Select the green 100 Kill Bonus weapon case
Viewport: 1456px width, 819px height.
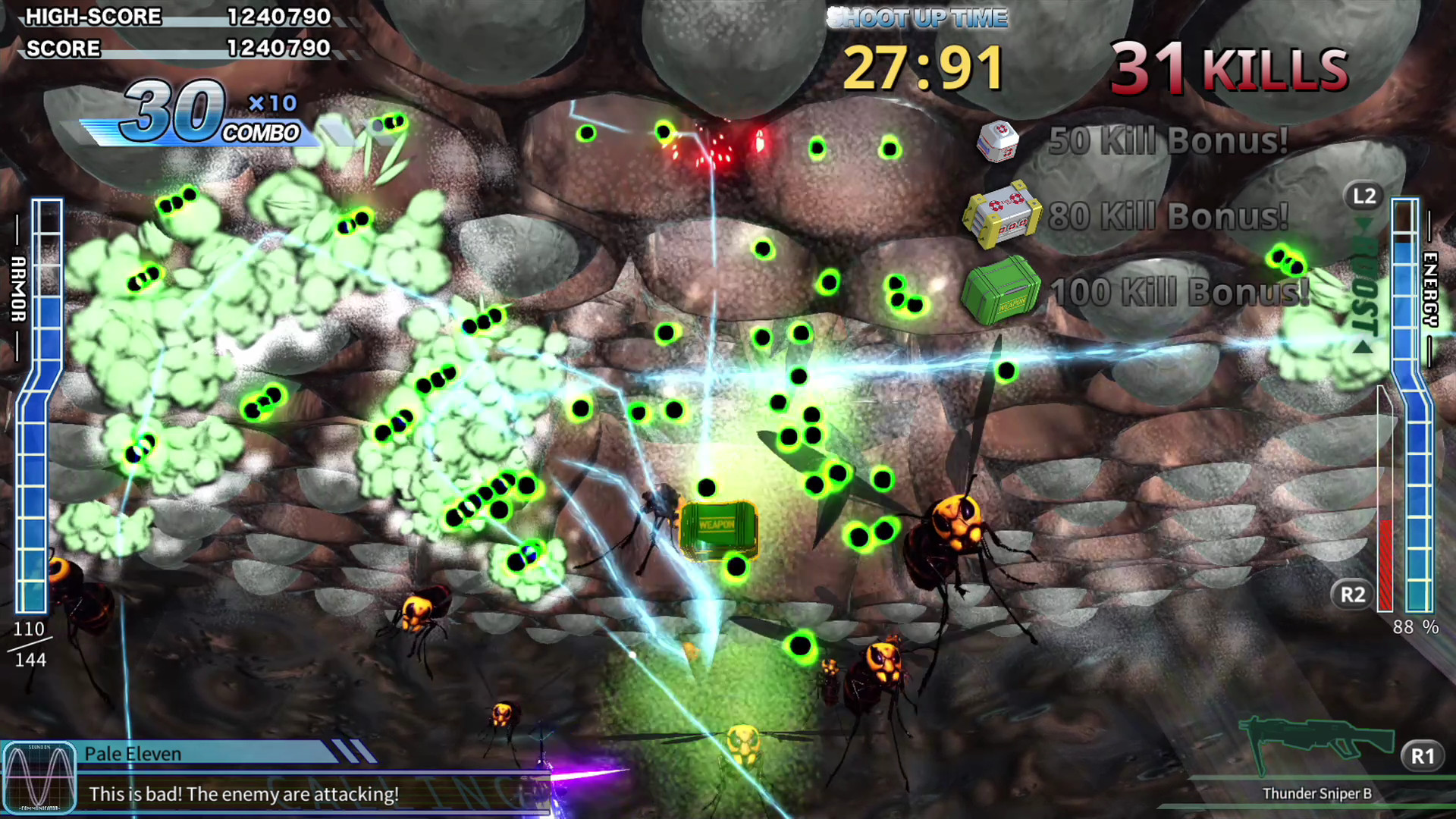pyautogui.click(x=1001, y=290)
